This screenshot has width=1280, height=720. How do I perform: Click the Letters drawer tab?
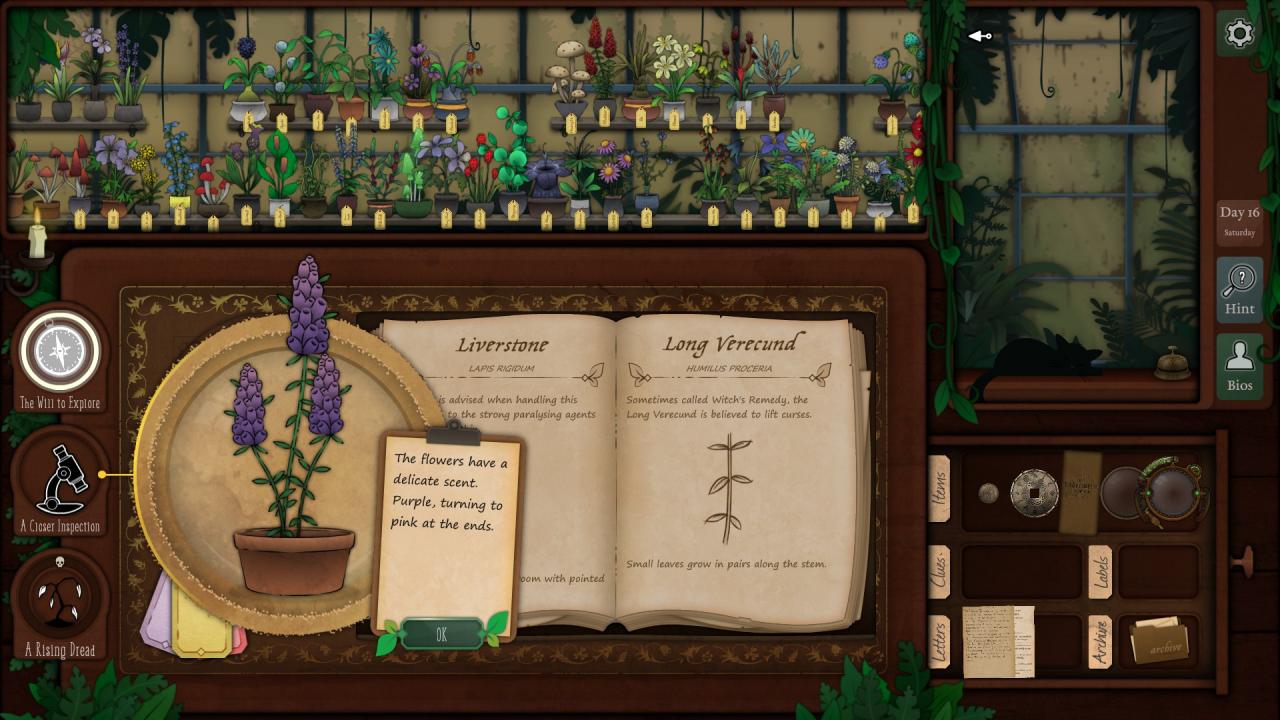tap(939, 642)
